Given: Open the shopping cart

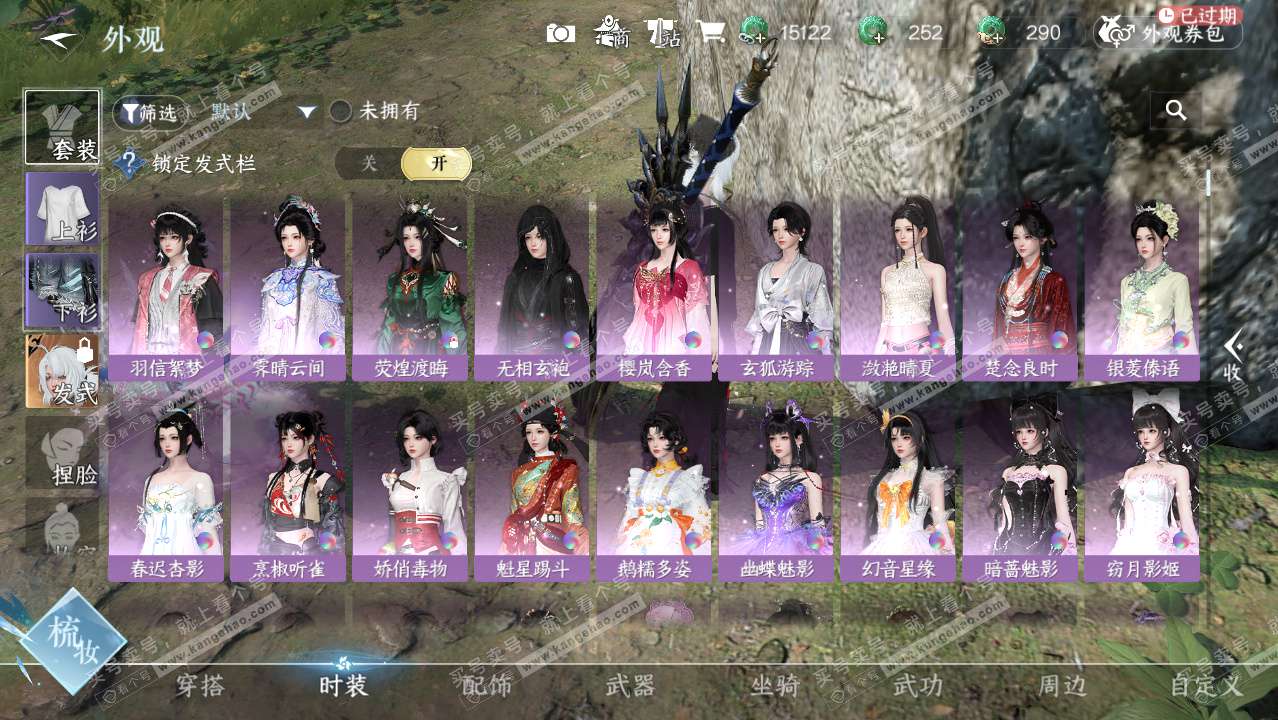Looking at the screenshot, I should click(x=710, y=33).
